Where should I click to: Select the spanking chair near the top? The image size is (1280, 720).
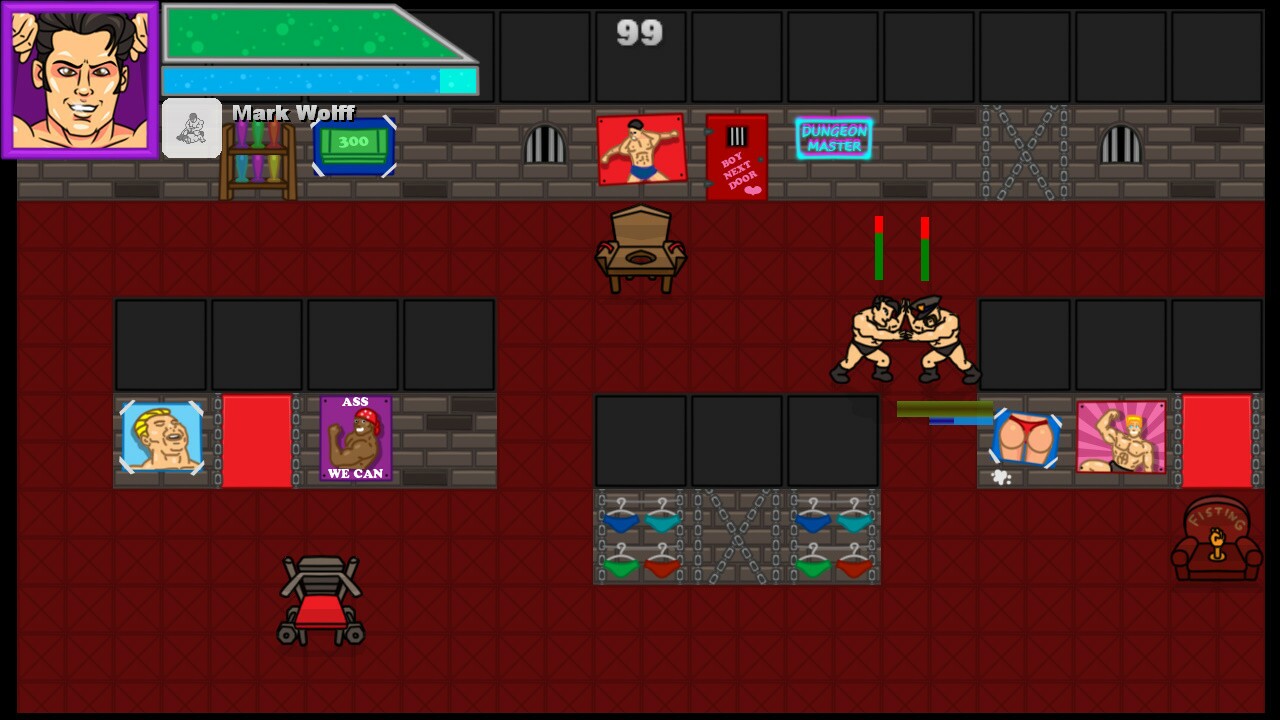(x=641, y=248)
